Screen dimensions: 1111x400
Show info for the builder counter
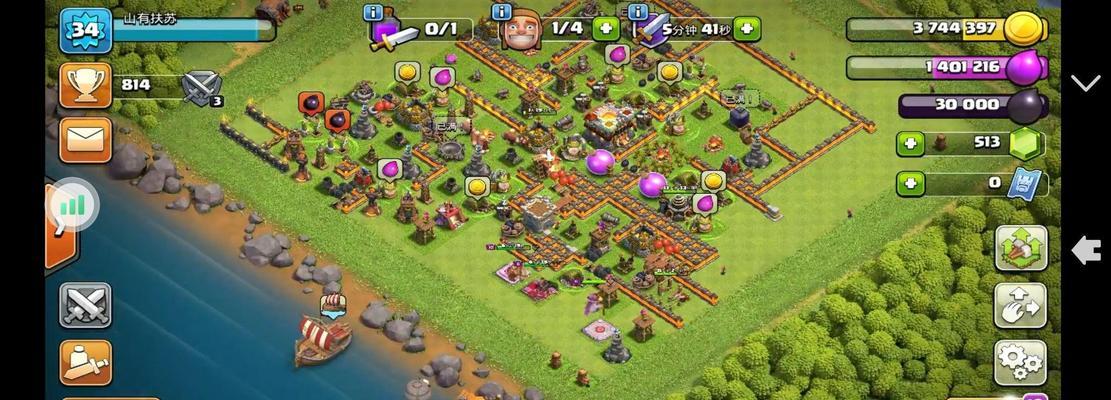[x=503, y=12]
